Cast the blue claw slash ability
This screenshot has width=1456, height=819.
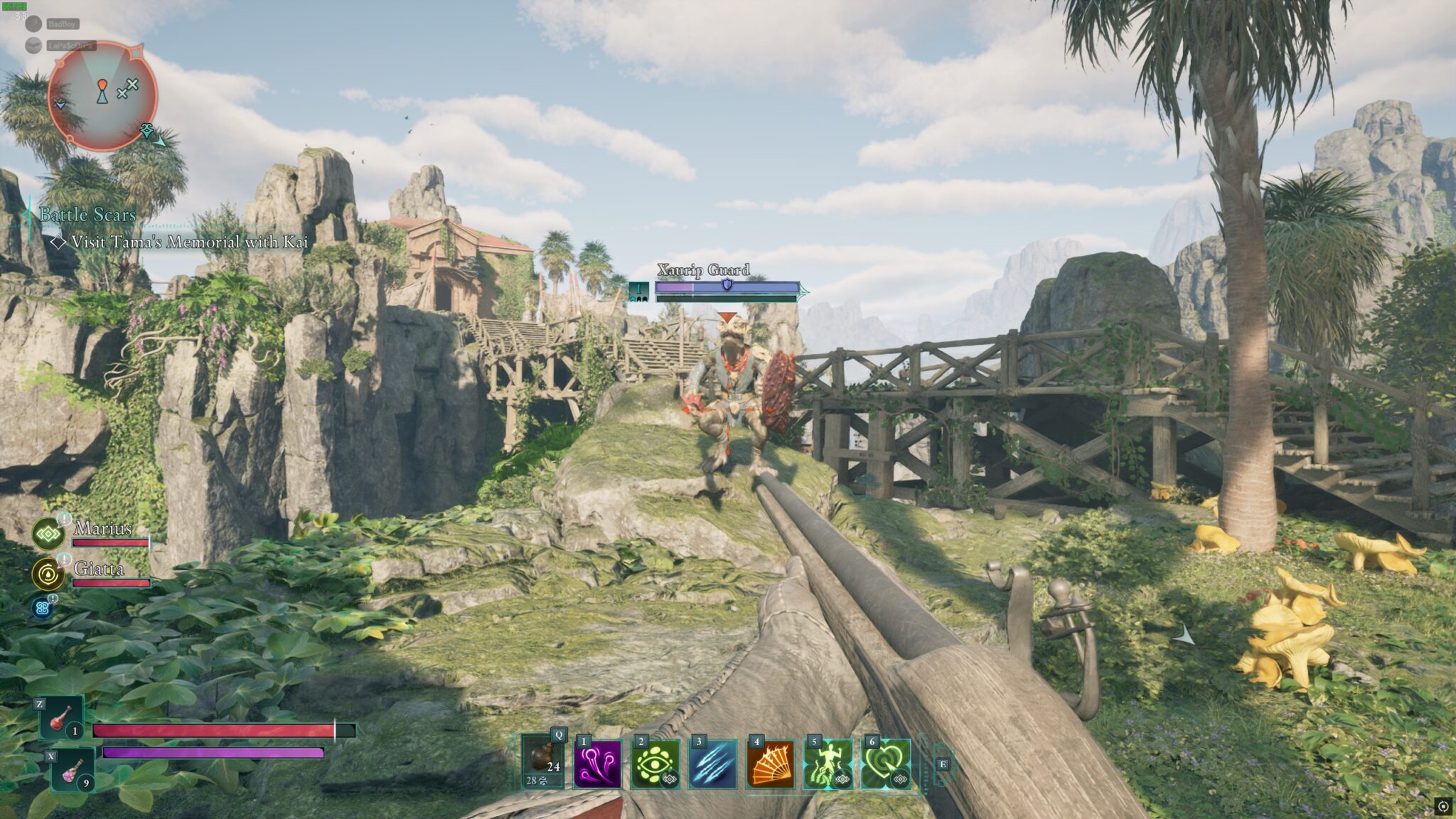click(x=712, y=764)
